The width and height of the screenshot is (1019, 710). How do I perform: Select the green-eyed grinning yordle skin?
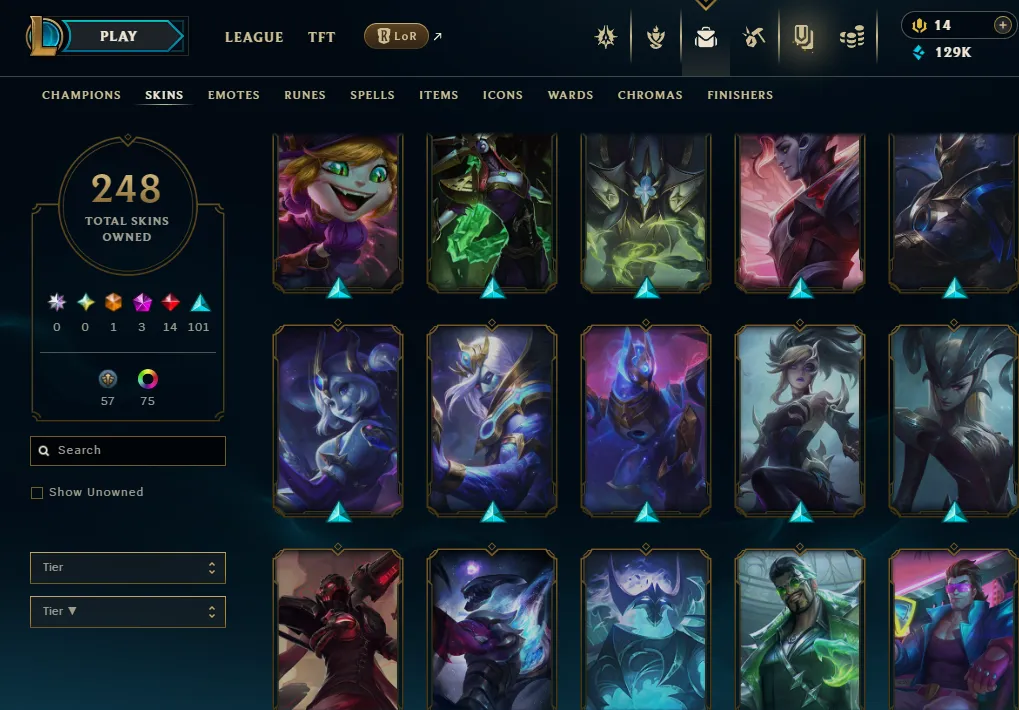tap(337, 212)
